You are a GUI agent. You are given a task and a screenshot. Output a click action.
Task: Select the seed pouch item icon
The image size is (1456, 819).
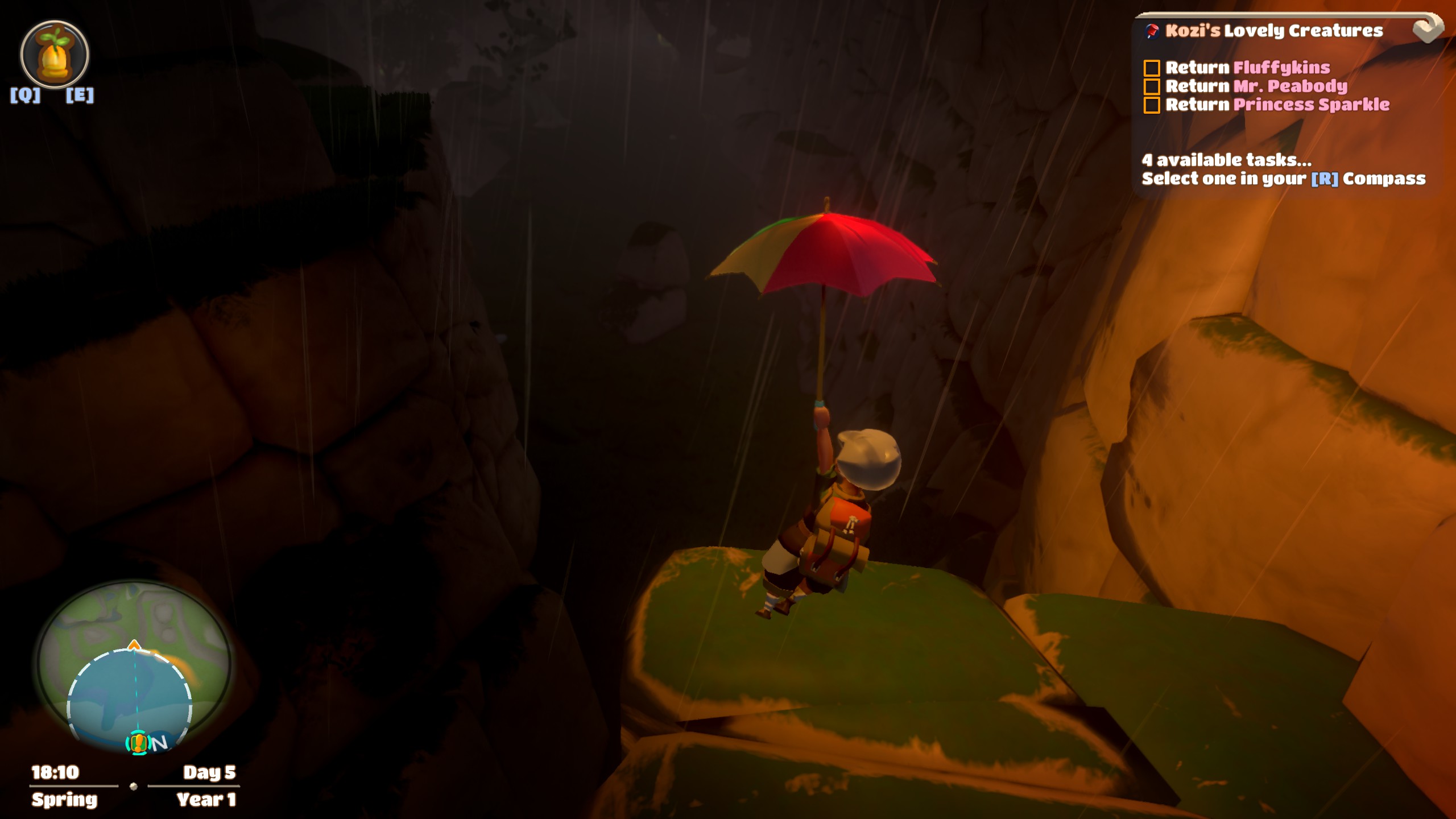[x=55, y=55]
